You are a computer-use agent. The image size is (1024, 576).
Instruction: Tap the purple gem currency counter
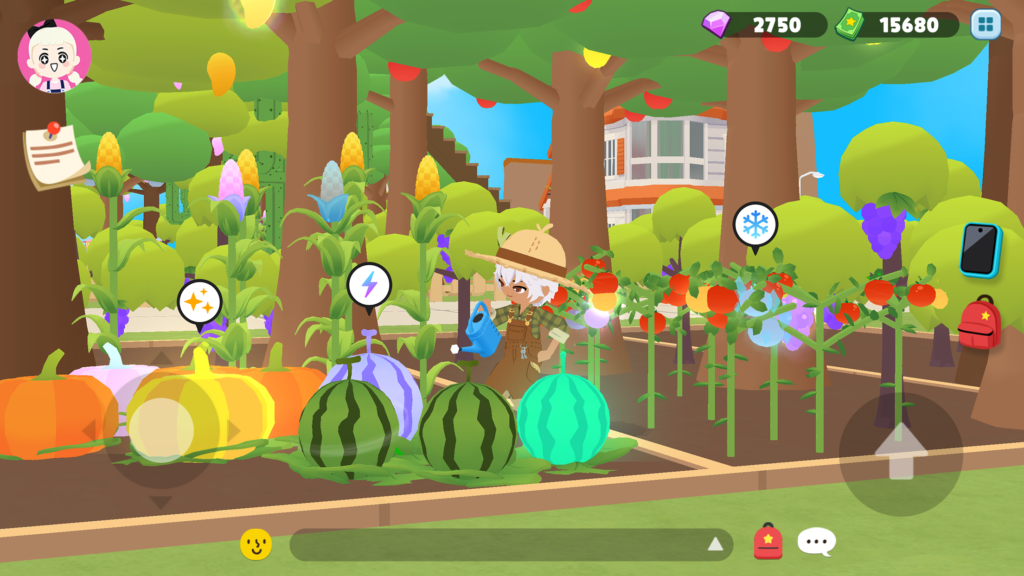coord(765,25)
